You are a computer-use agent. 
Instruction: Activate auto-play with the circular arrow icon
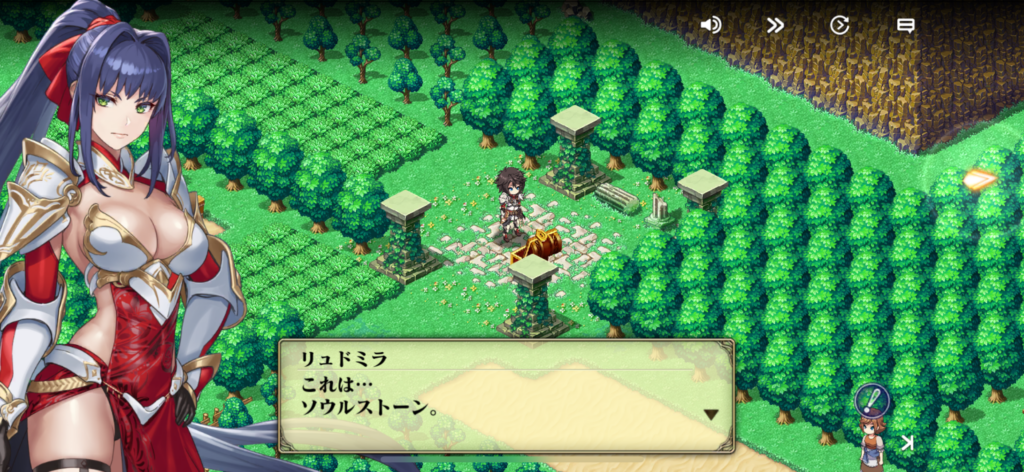(840, 25)
